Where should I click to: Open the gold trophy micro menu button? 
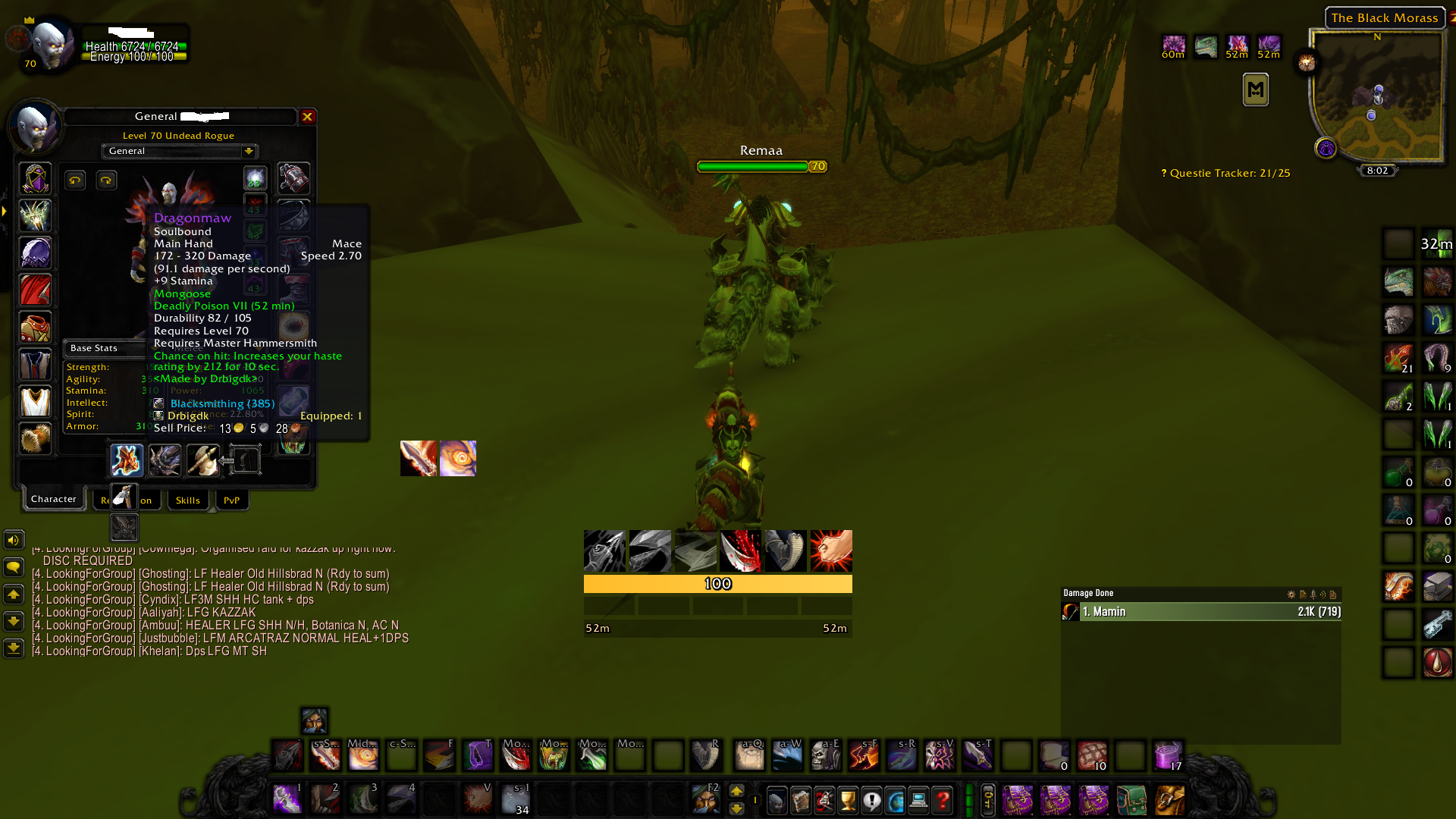click(848, 800)
